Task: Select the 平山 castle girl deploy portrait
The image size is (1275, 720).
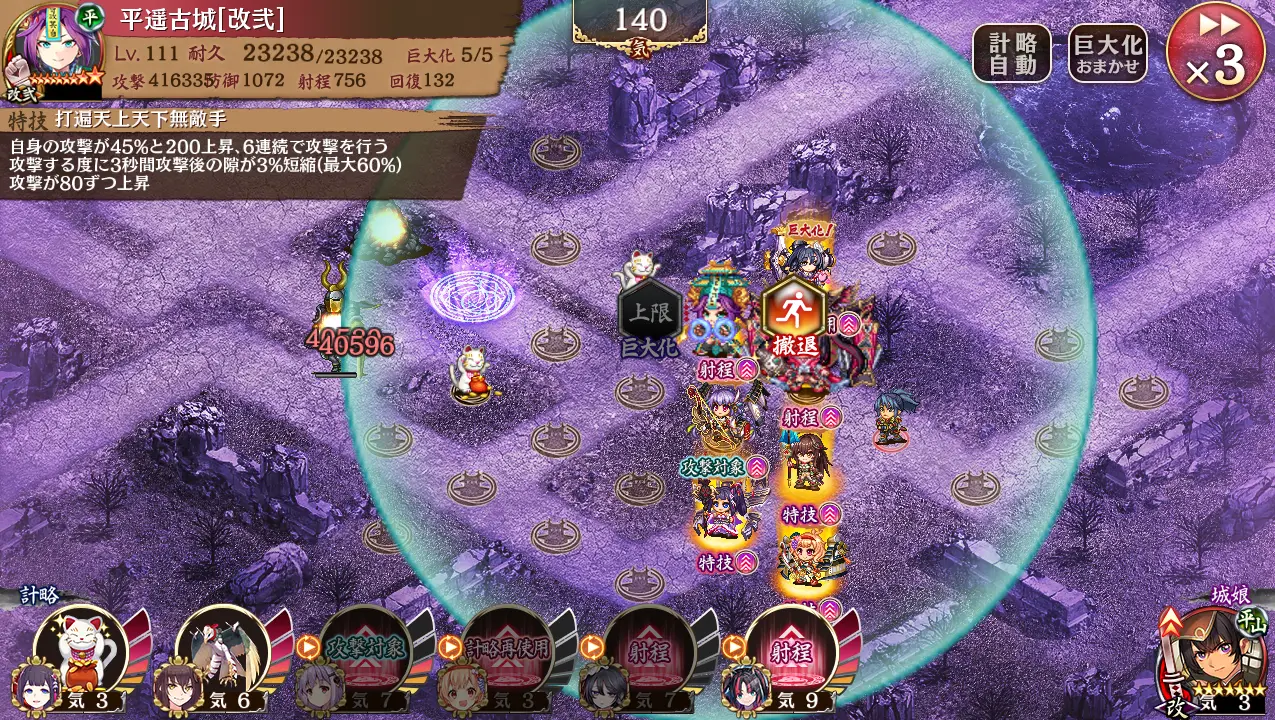Action: point(1214,657)
